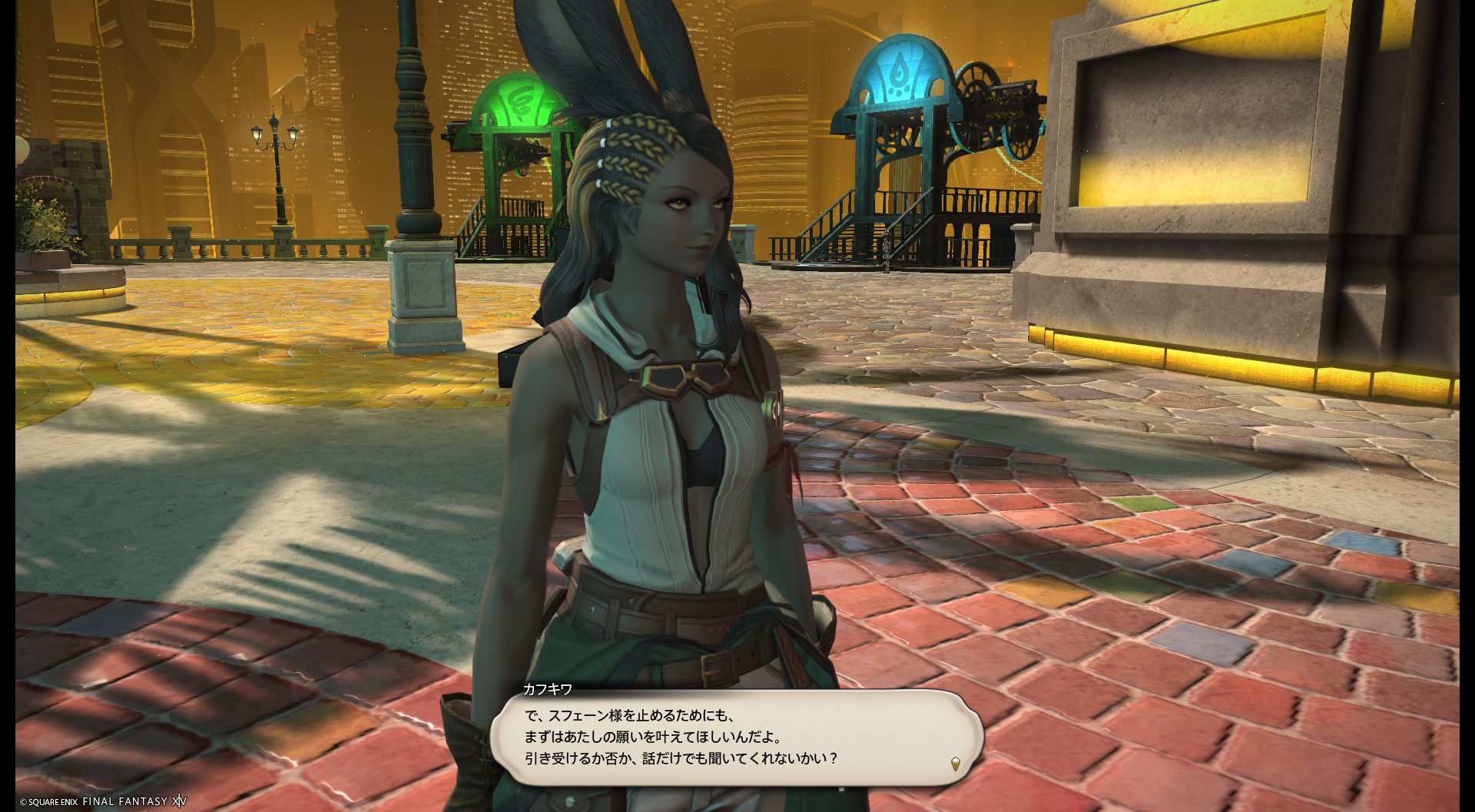Advance Kafkiwa's dialogue text box
Viewport: 1475px width, 812px height.
736,736
